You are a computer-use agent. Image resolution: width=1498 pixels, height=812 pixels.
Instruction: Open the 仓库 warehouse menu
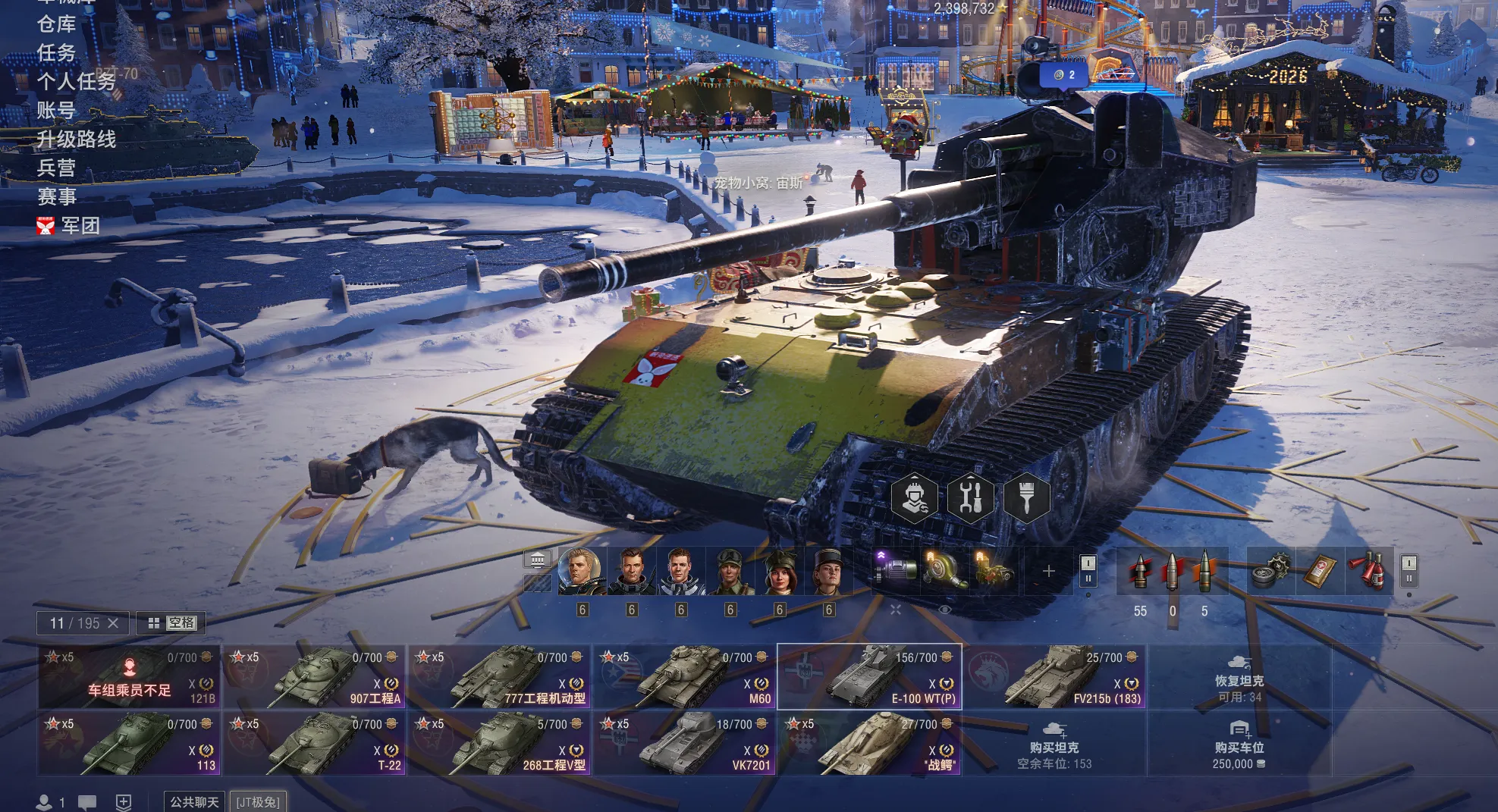click(57, 24)
